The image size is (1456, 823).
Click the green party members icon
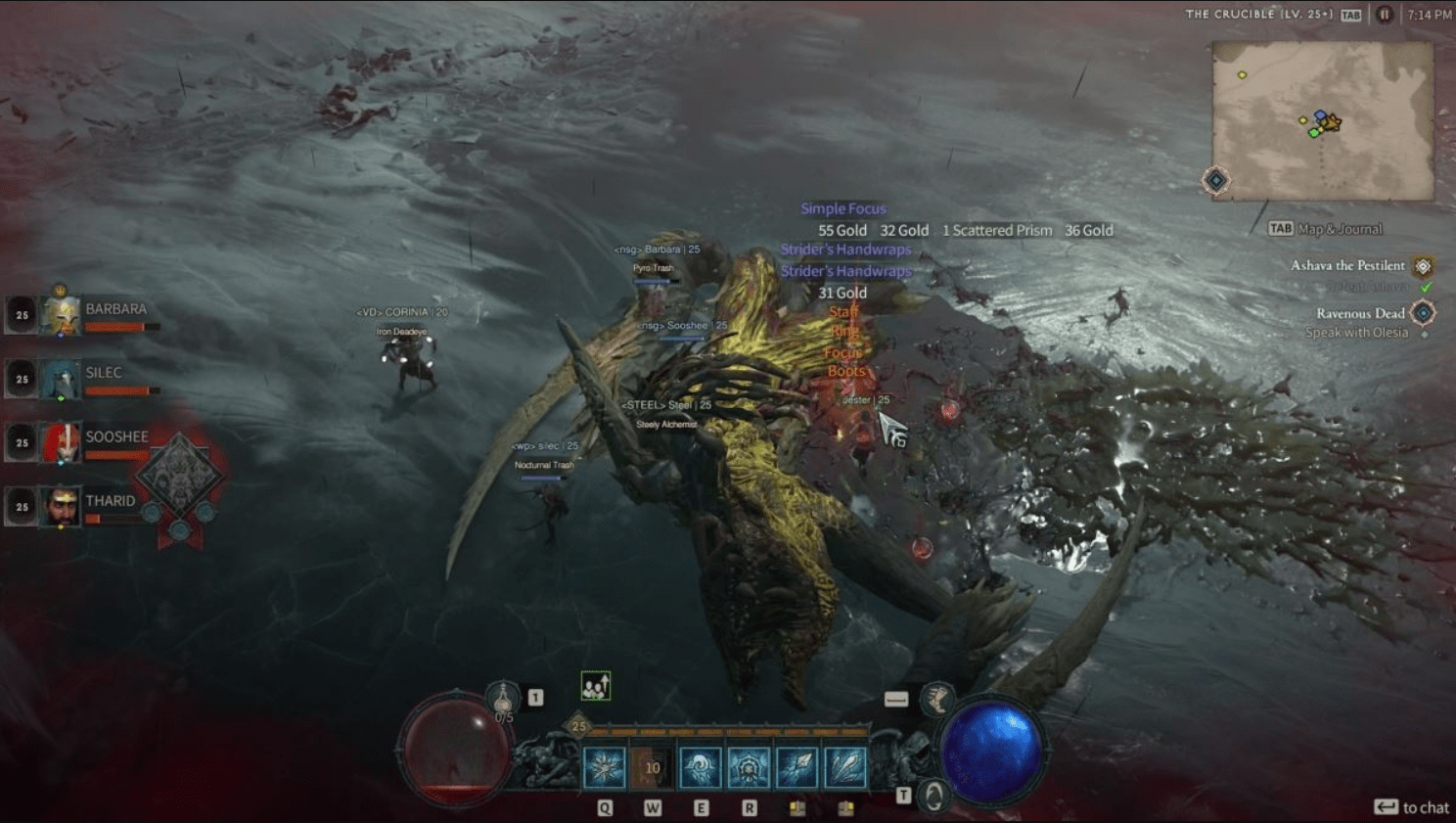(x=595, y=686)
